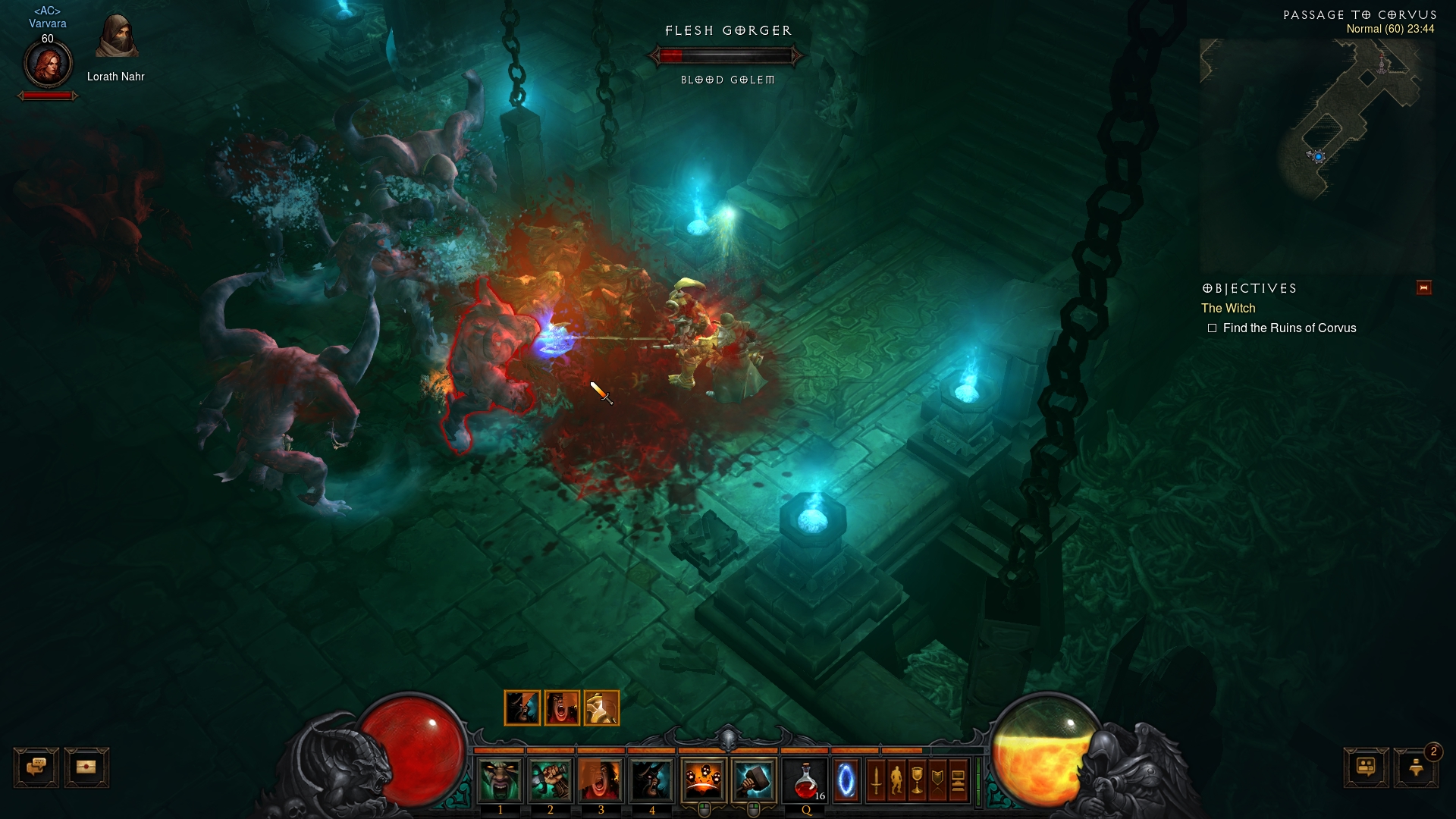
Task: Open the social friends list button
Action: tap(1366, 767)
